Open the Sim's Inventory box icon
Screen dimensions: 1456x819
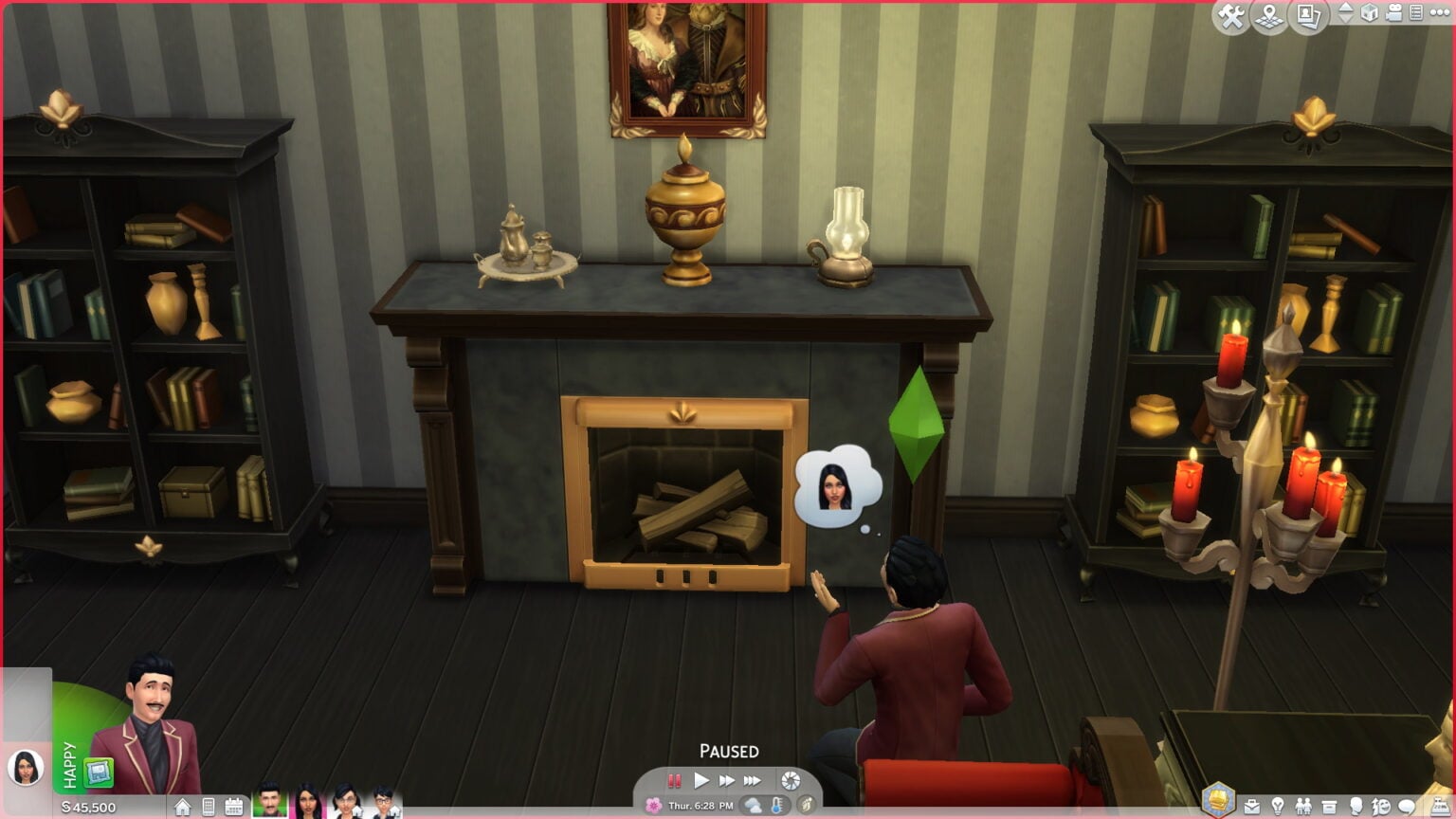[1328, 807]
